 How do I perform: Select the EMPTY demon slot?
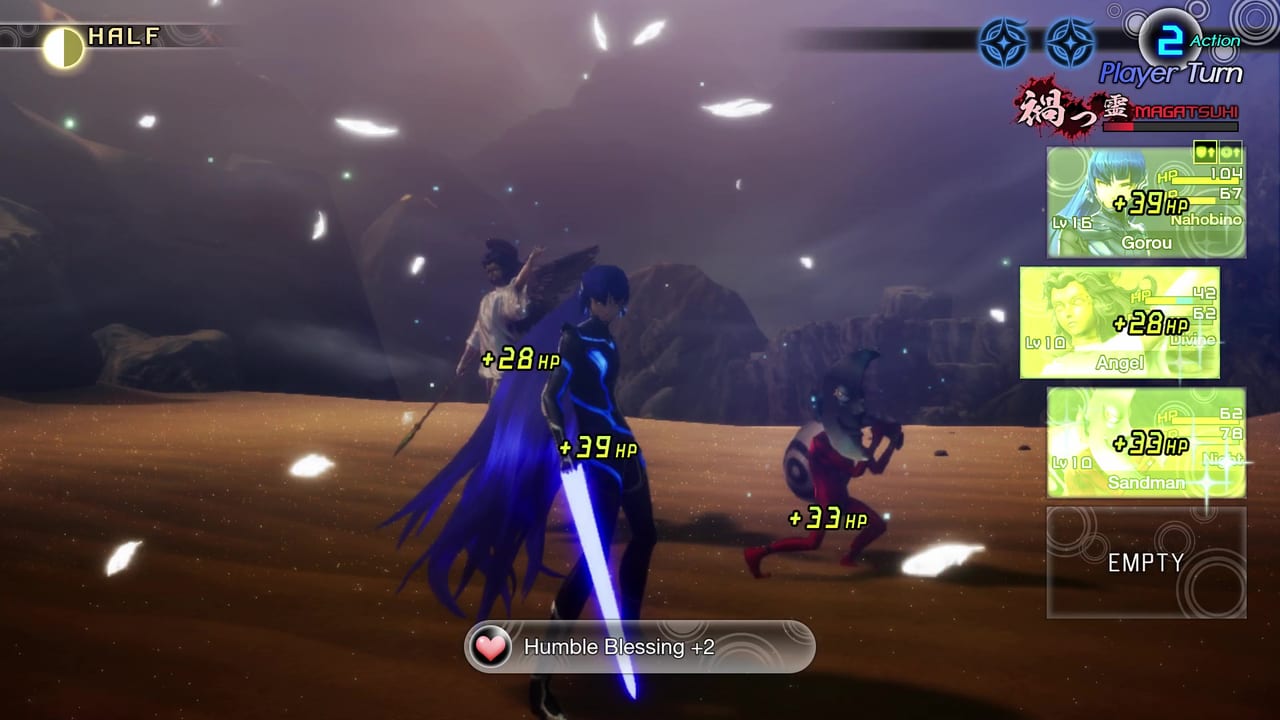click(1145, 562)
